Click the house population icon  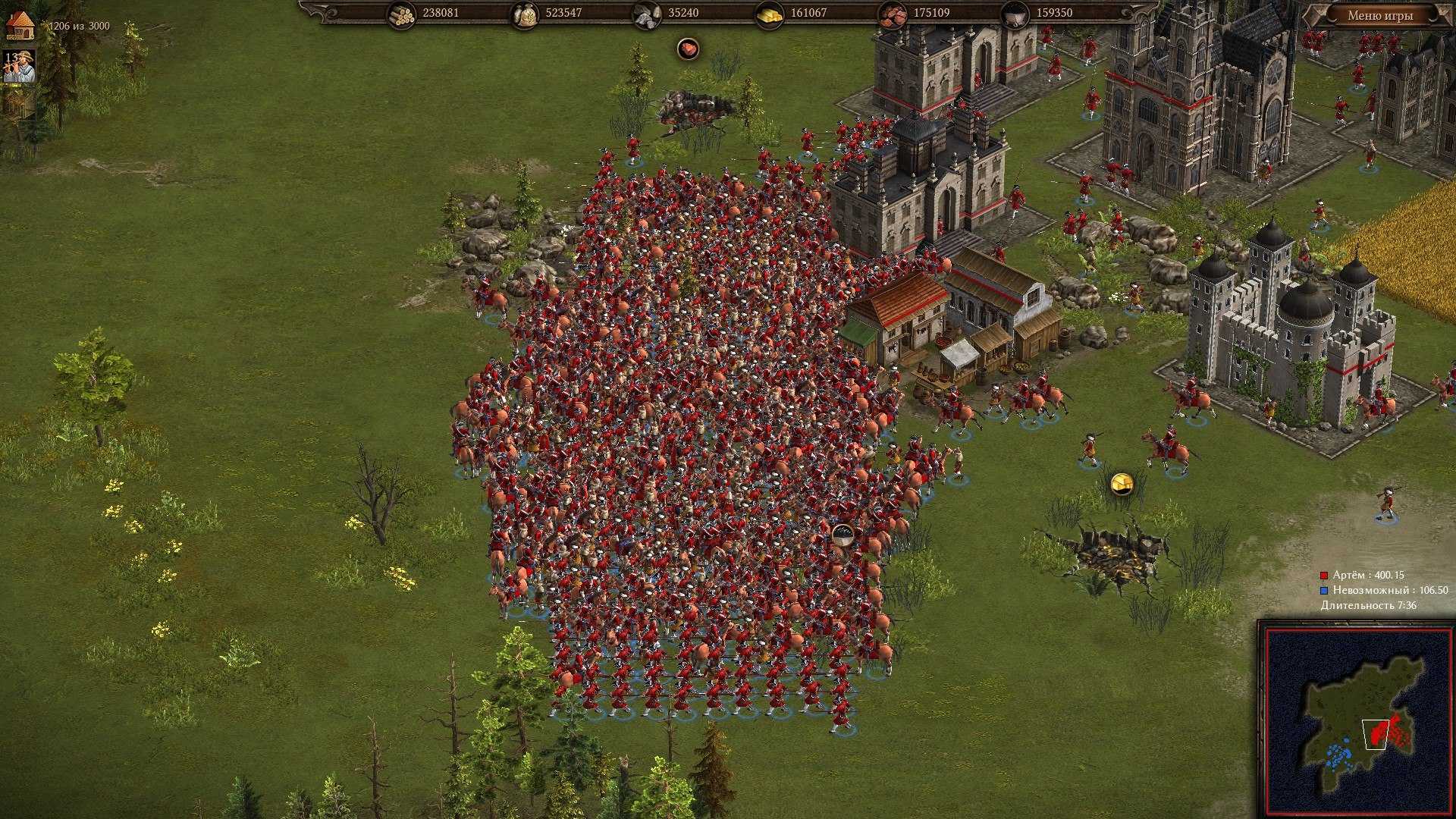click(x=20, y=25)
